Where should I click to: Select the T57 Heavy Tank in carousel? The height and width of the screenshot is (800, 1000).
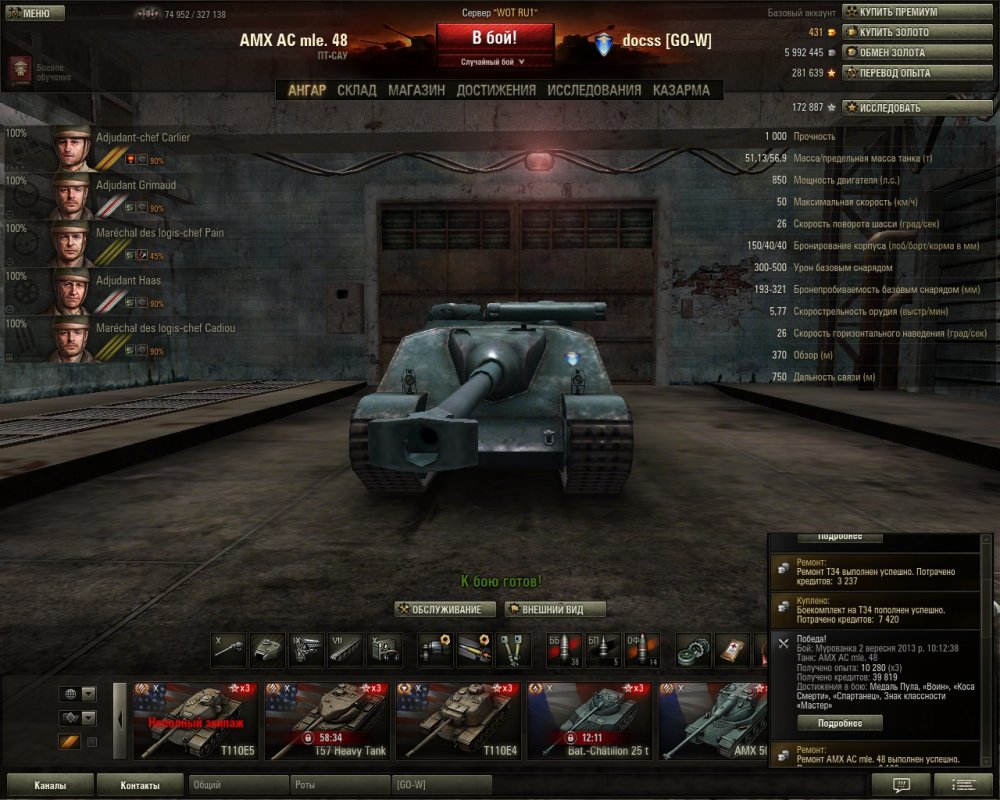[x=327, y=721]
